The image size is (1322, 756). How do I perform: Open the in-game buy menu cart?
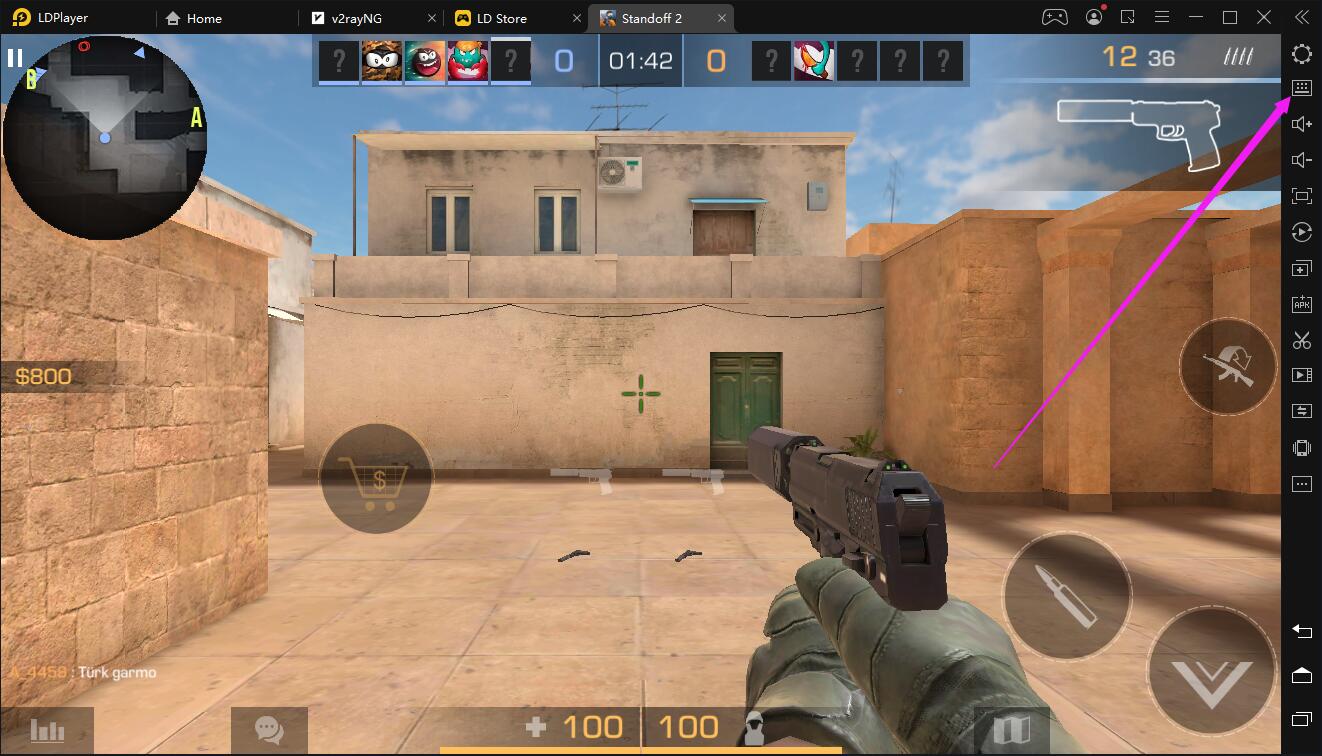[377, 478]
